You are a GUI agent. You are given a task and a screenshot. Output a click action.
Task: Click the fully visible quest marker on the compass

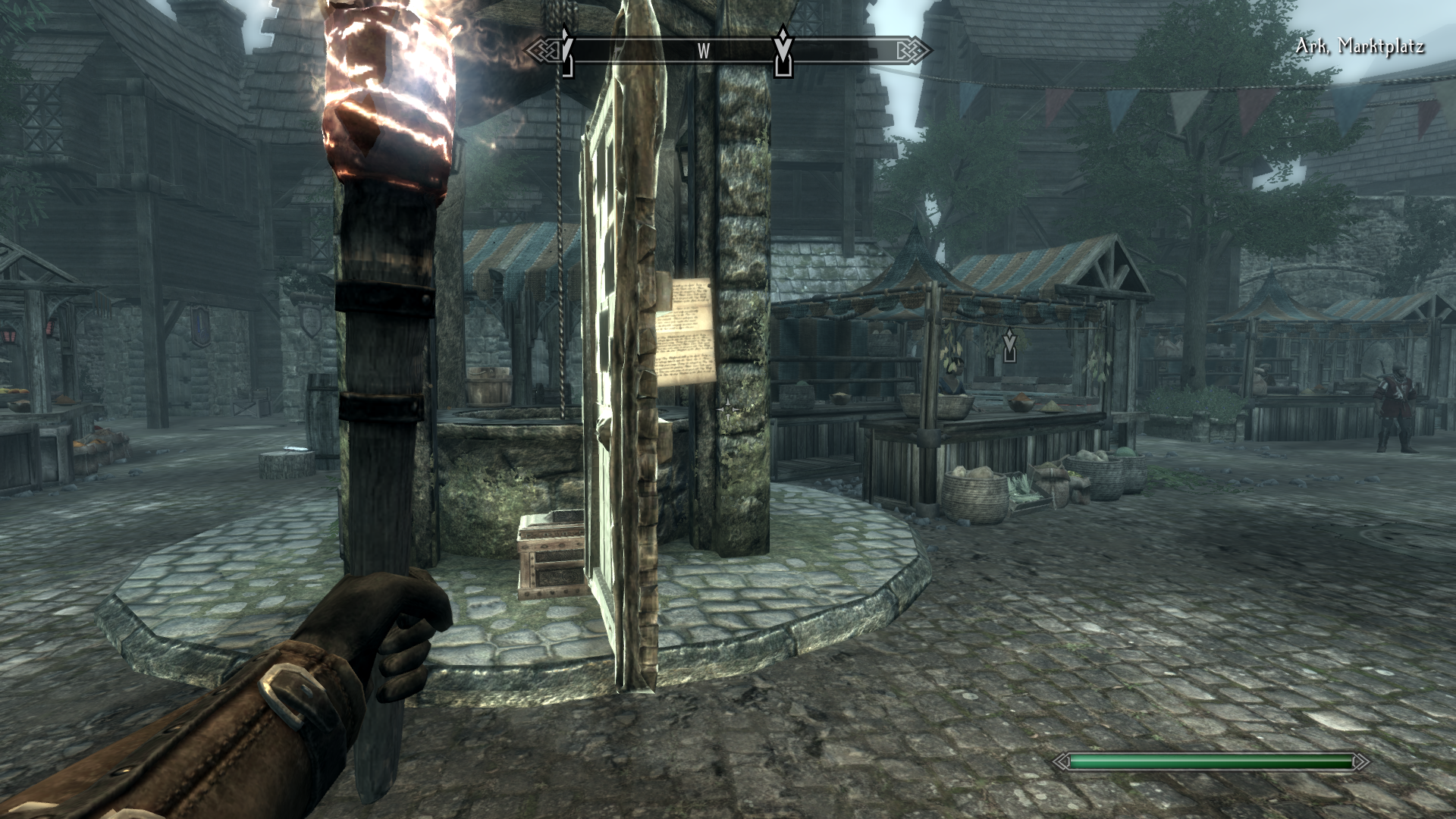point(783,52)
